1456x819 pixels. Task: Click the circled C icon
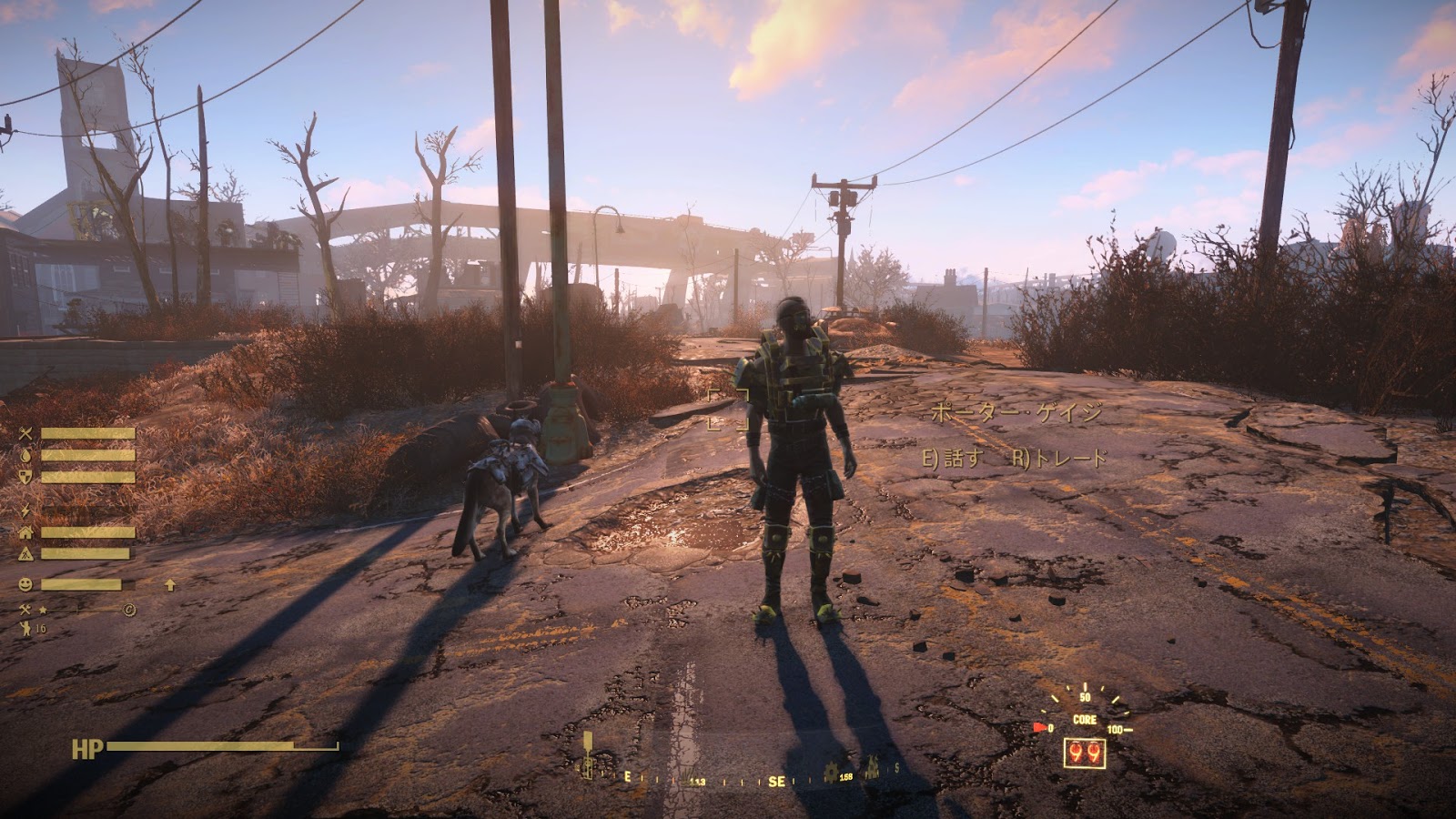click(129, 610)
